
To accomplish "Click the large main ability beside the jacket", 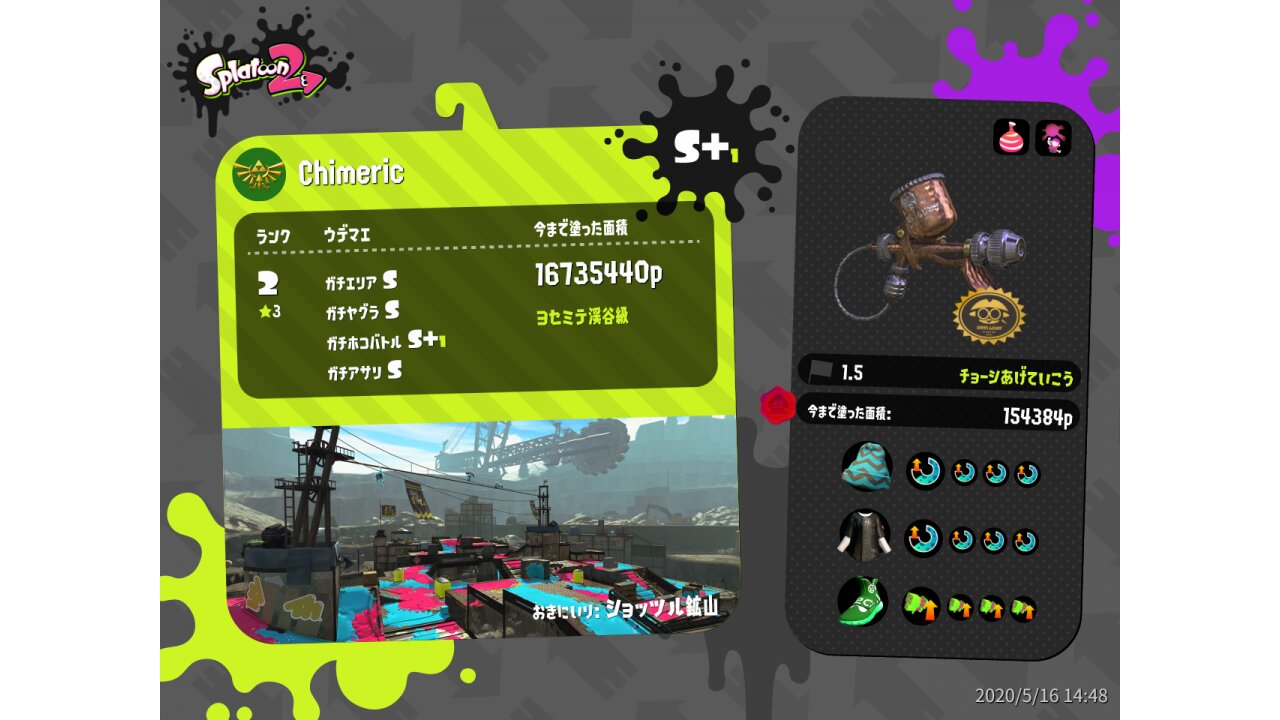I will (x=923, y=539).
